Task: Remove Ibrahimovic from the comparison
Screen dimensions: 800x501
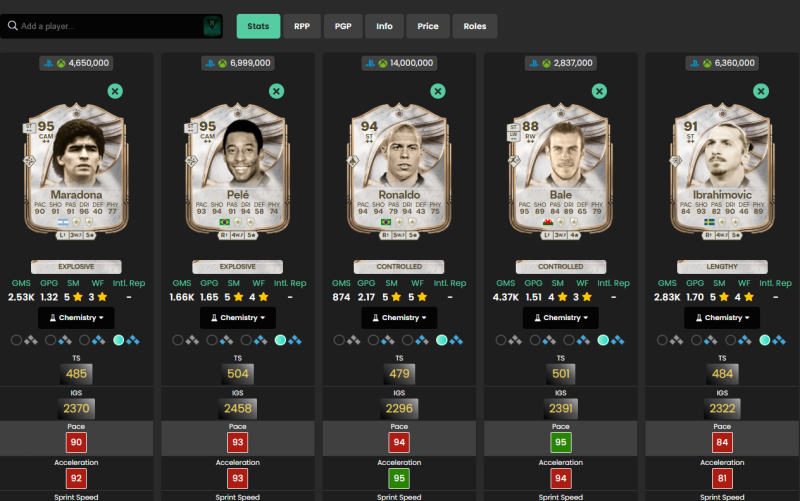Action: 761,91
